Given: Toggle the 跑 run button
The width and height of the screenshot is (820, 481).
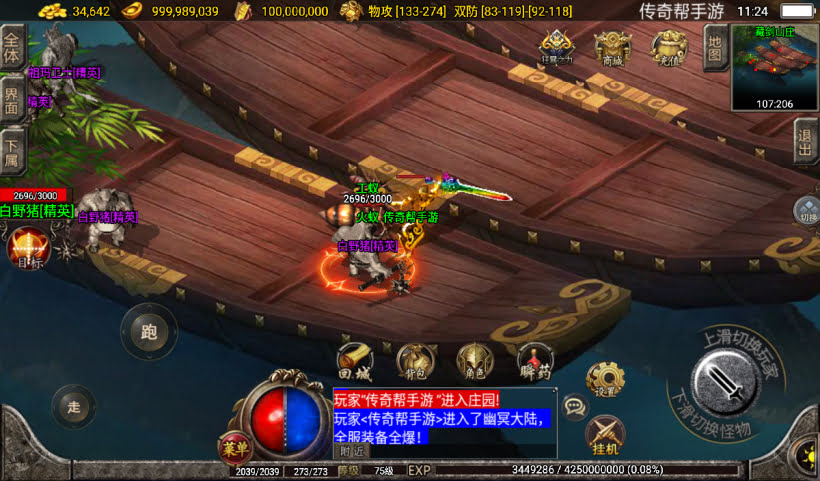Looking at the screenshot, I should click(149, 333).
